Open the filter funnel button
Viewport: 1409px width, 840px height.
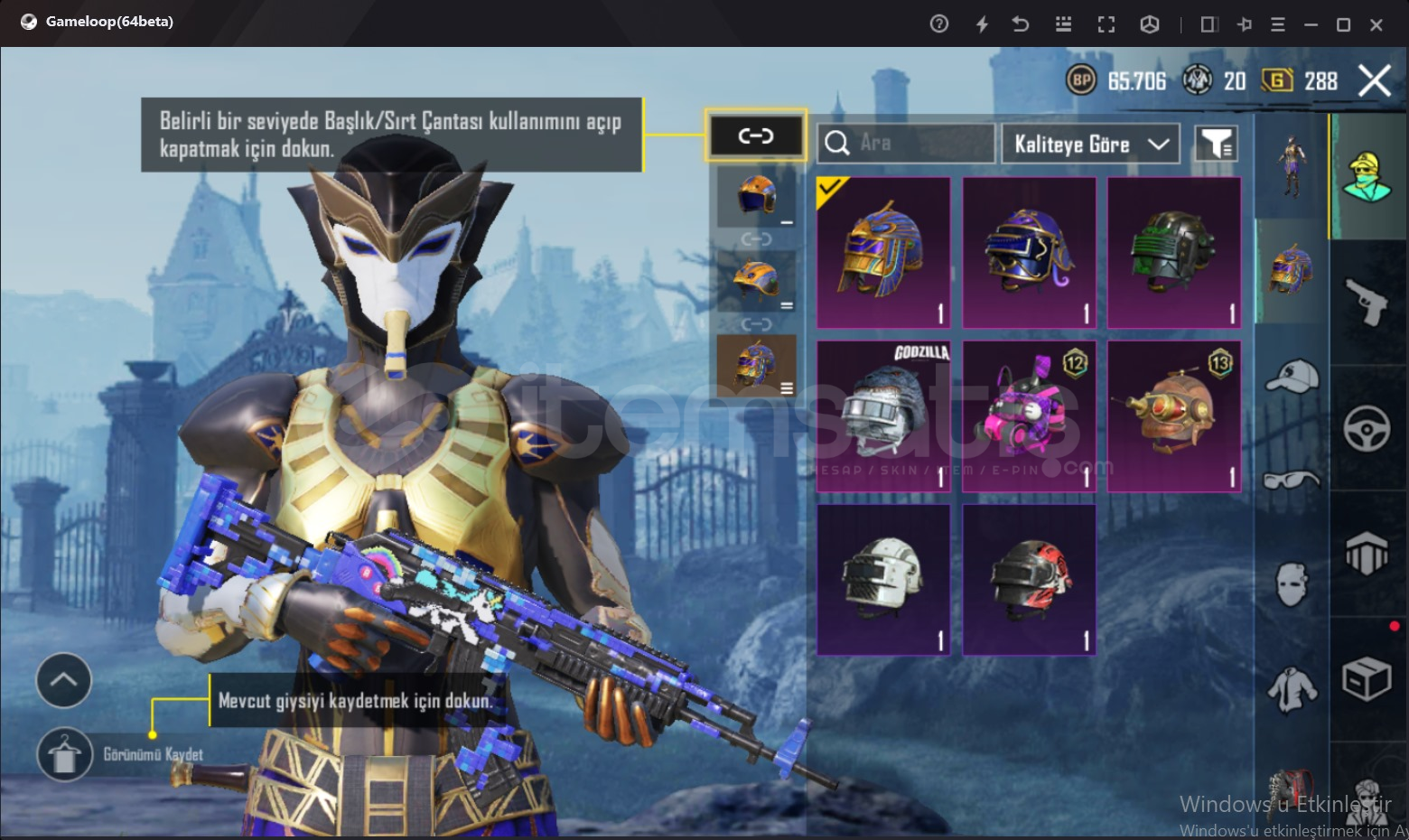click(1216, 144)
